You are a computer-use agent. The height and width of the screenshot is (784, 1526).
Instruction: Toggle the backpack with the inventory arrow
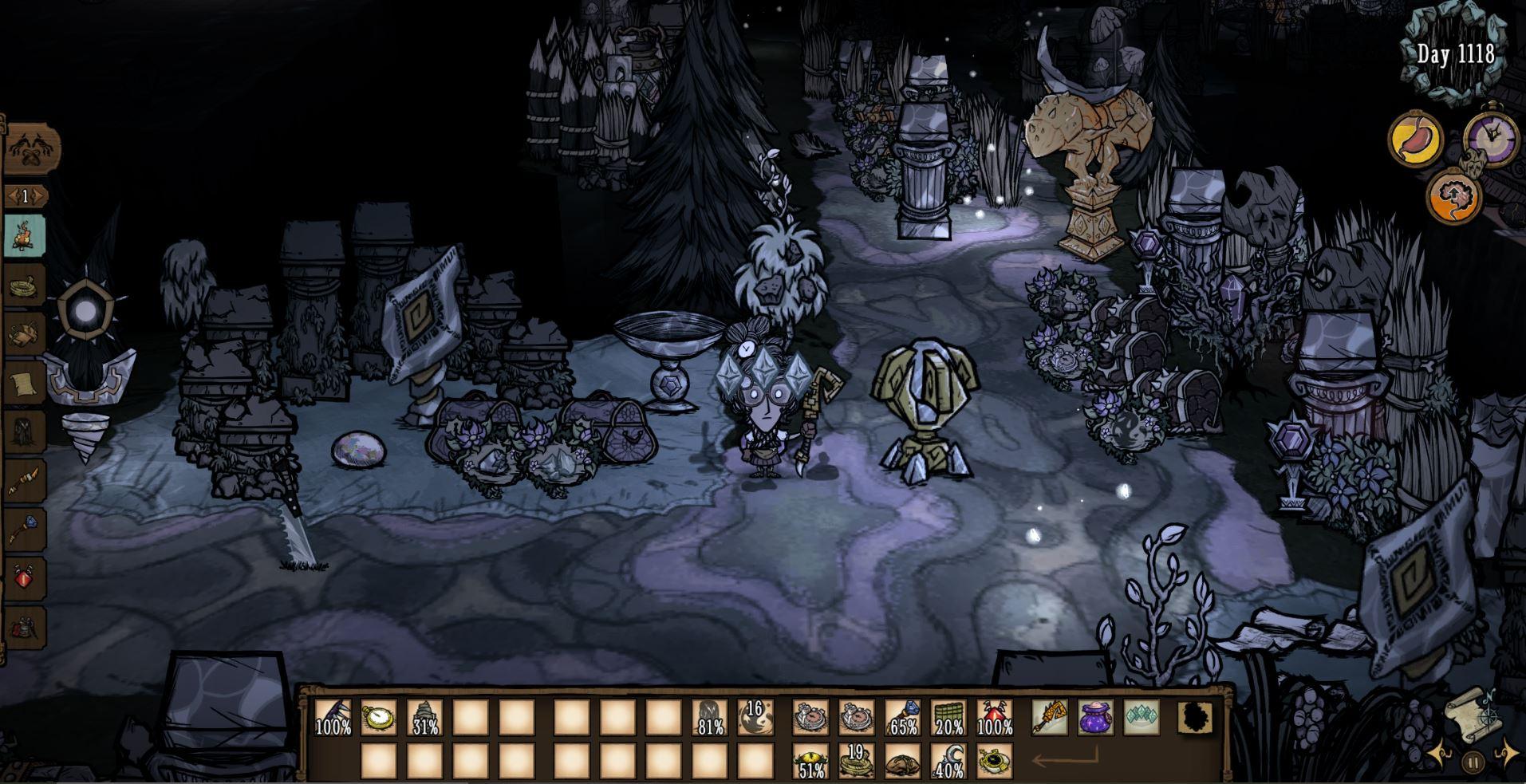point(1065,758)
